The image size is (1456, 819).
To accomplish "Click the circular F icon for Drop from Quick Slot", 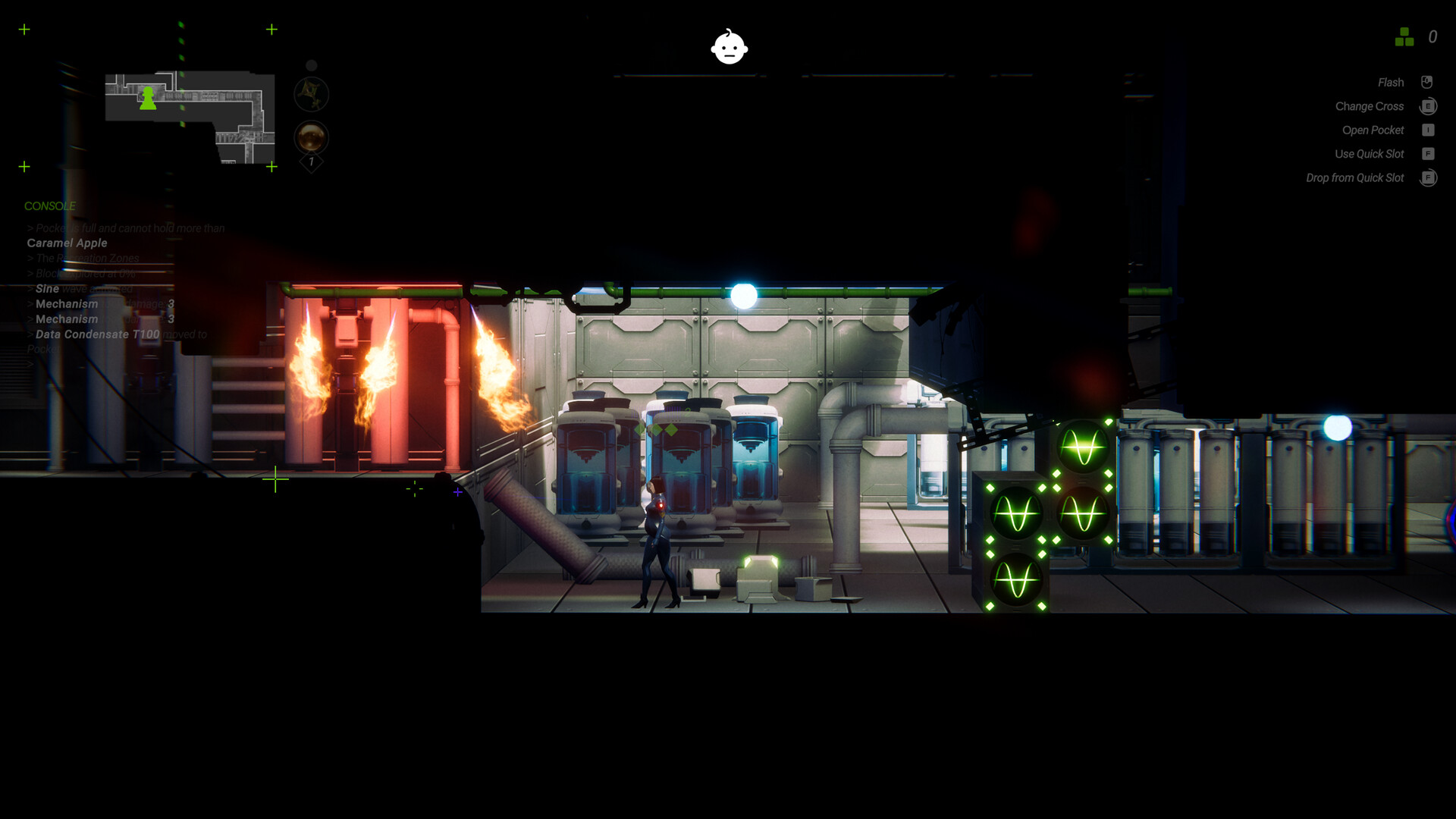I will click(x=1428, y=177).
